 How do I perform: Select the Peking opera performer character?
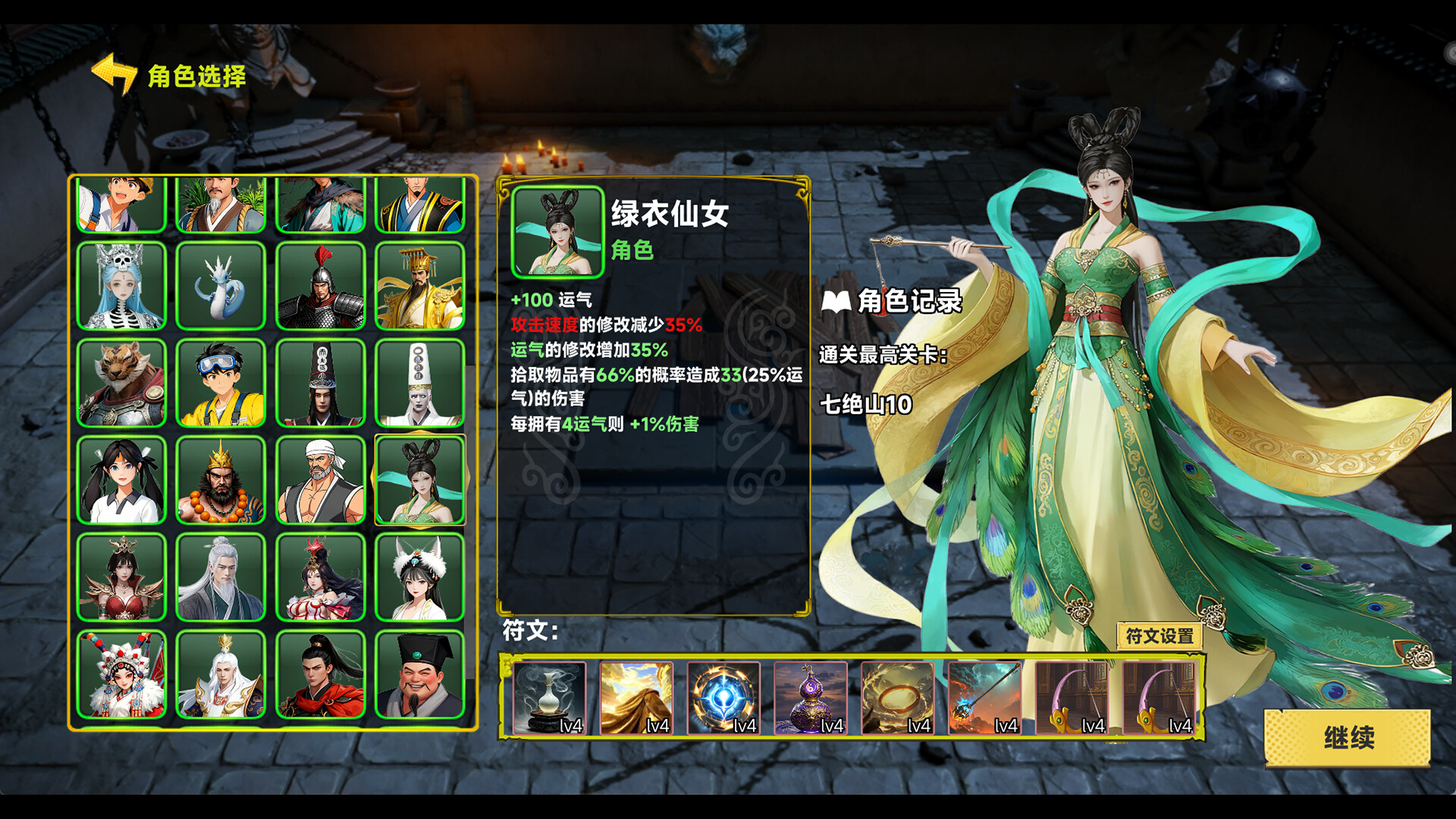tap(123, 675)
